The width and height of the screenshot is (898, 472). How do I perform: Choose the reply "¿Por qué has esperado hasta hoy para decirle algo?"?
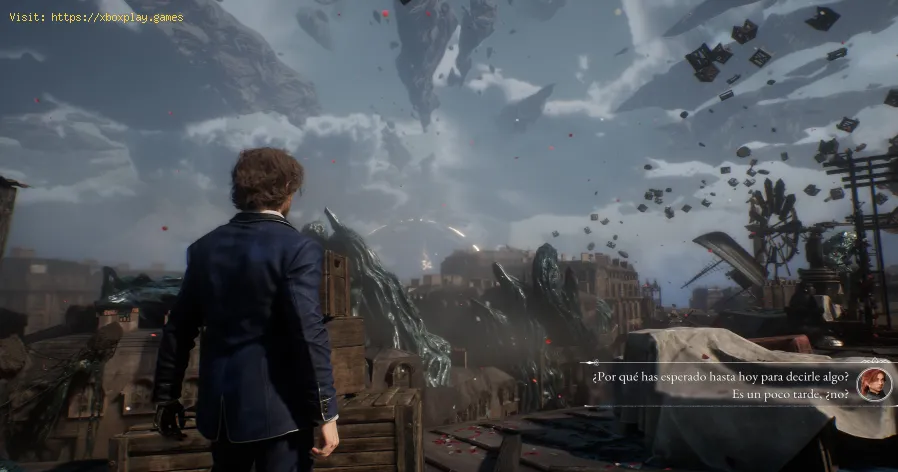point(720,376)
